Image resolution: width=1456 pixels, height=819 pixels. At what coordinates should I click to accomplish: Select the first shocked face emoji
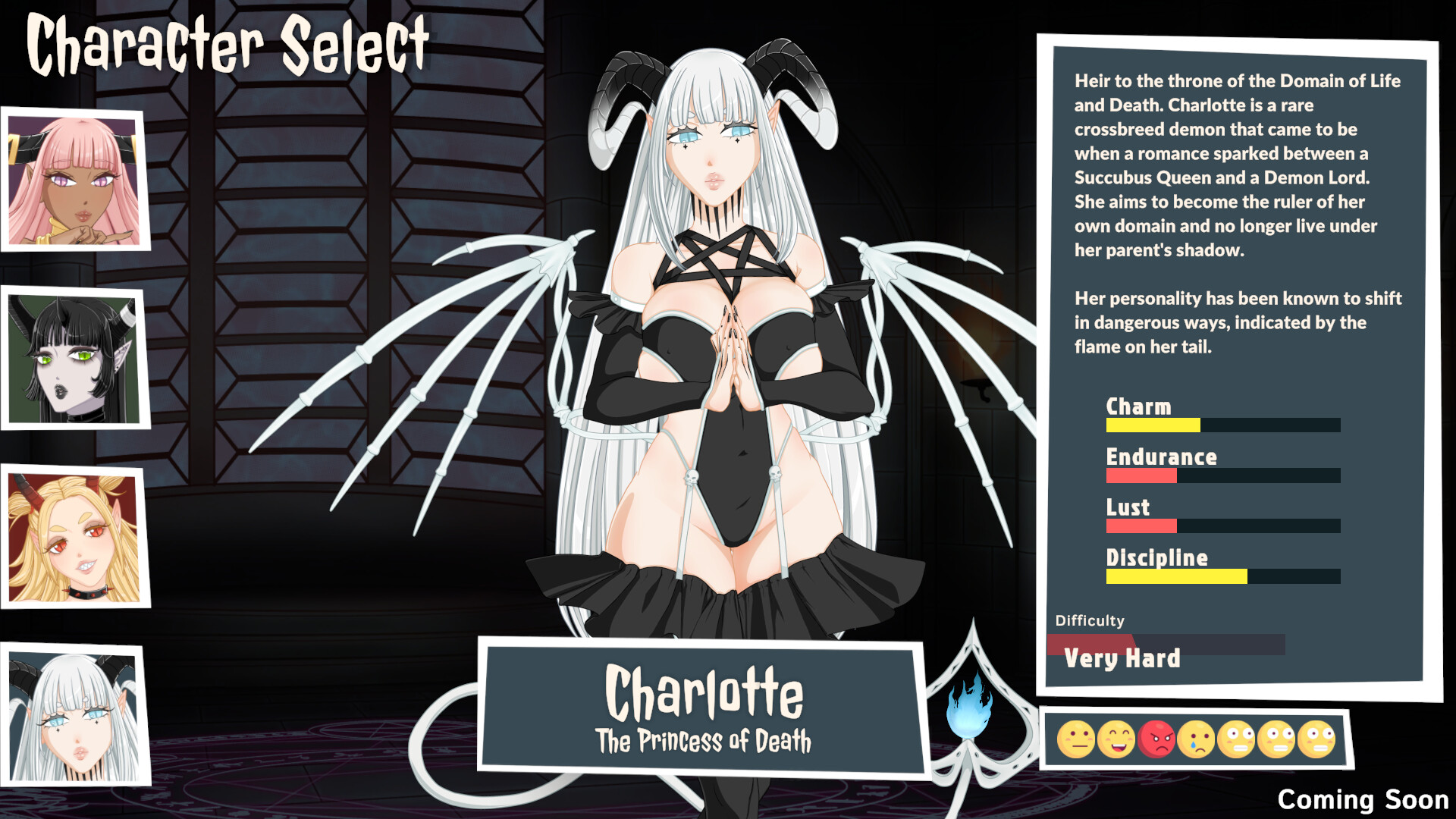[x=1238, y=737]
